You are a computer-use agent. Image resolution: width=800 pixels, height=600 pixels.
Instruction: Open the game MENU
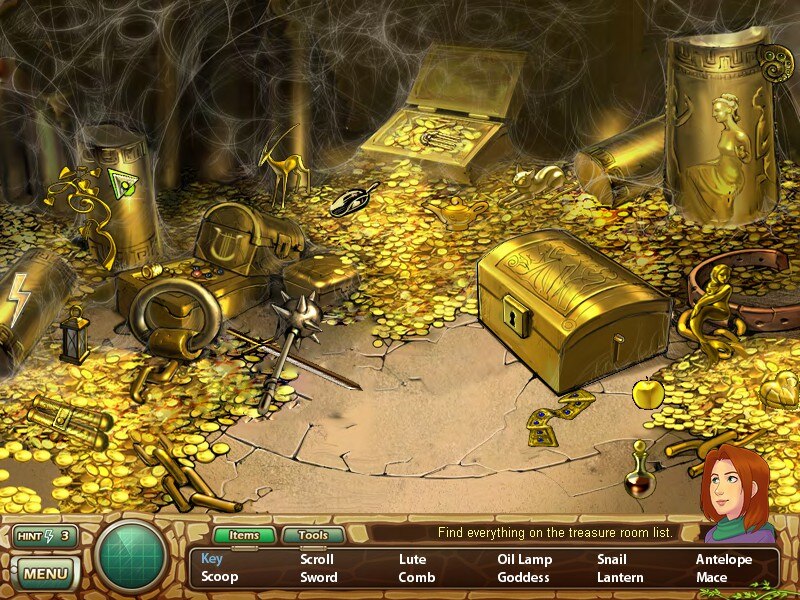(44, 574)
